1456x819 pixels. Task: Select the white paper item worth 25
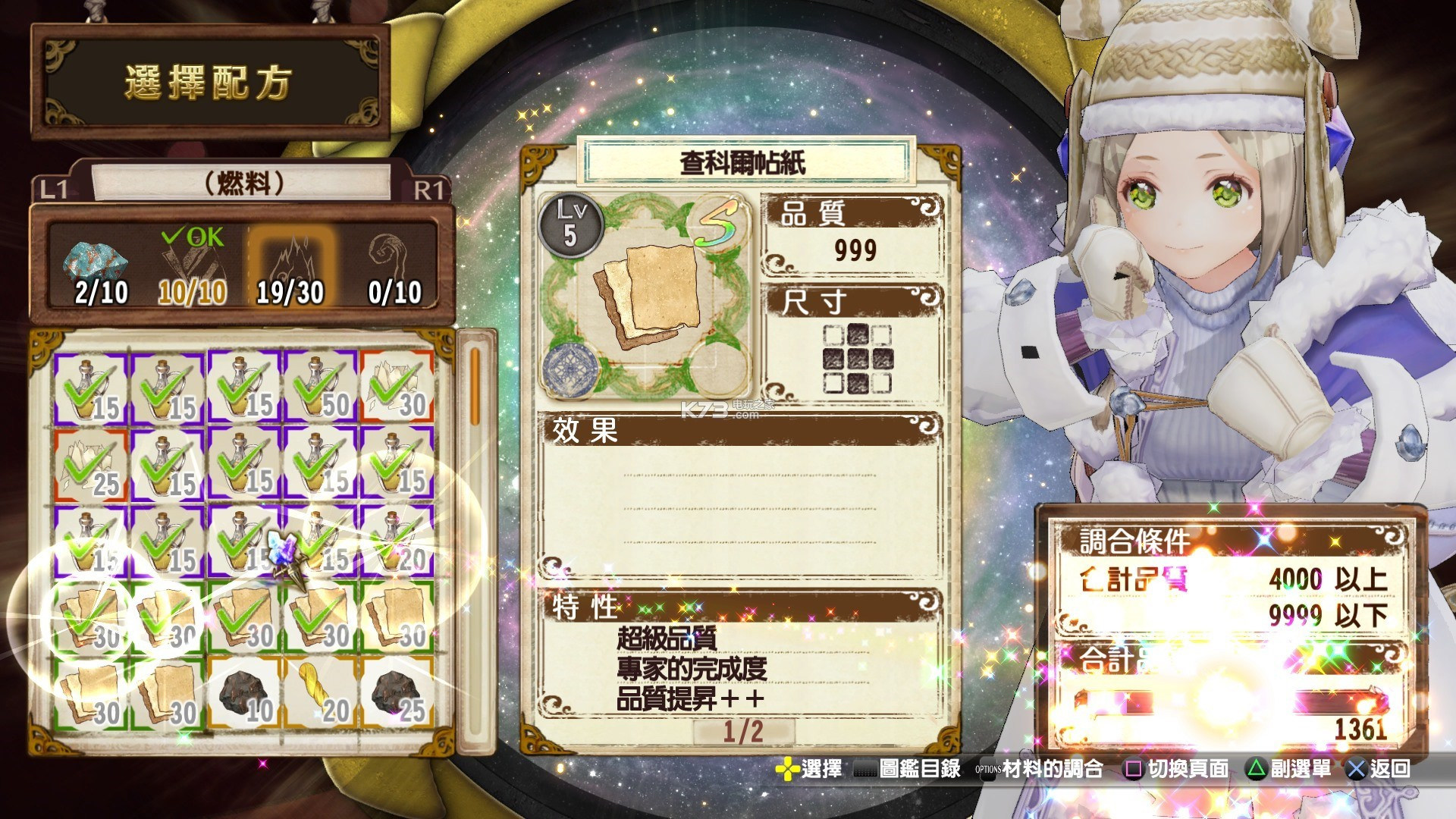click(91, 464)
